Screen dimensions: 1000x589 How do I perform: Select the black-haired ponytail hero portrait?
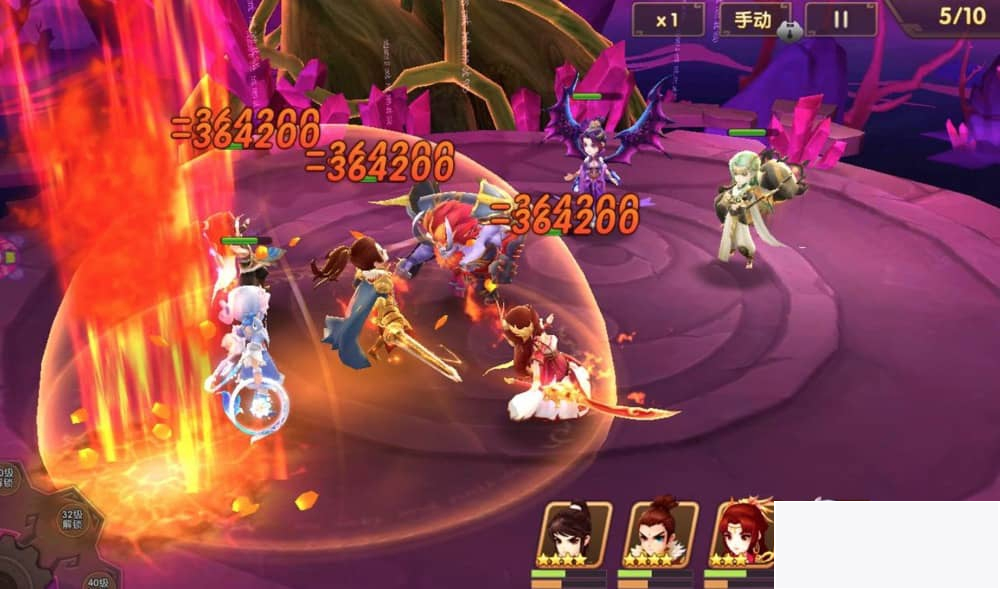573,533
